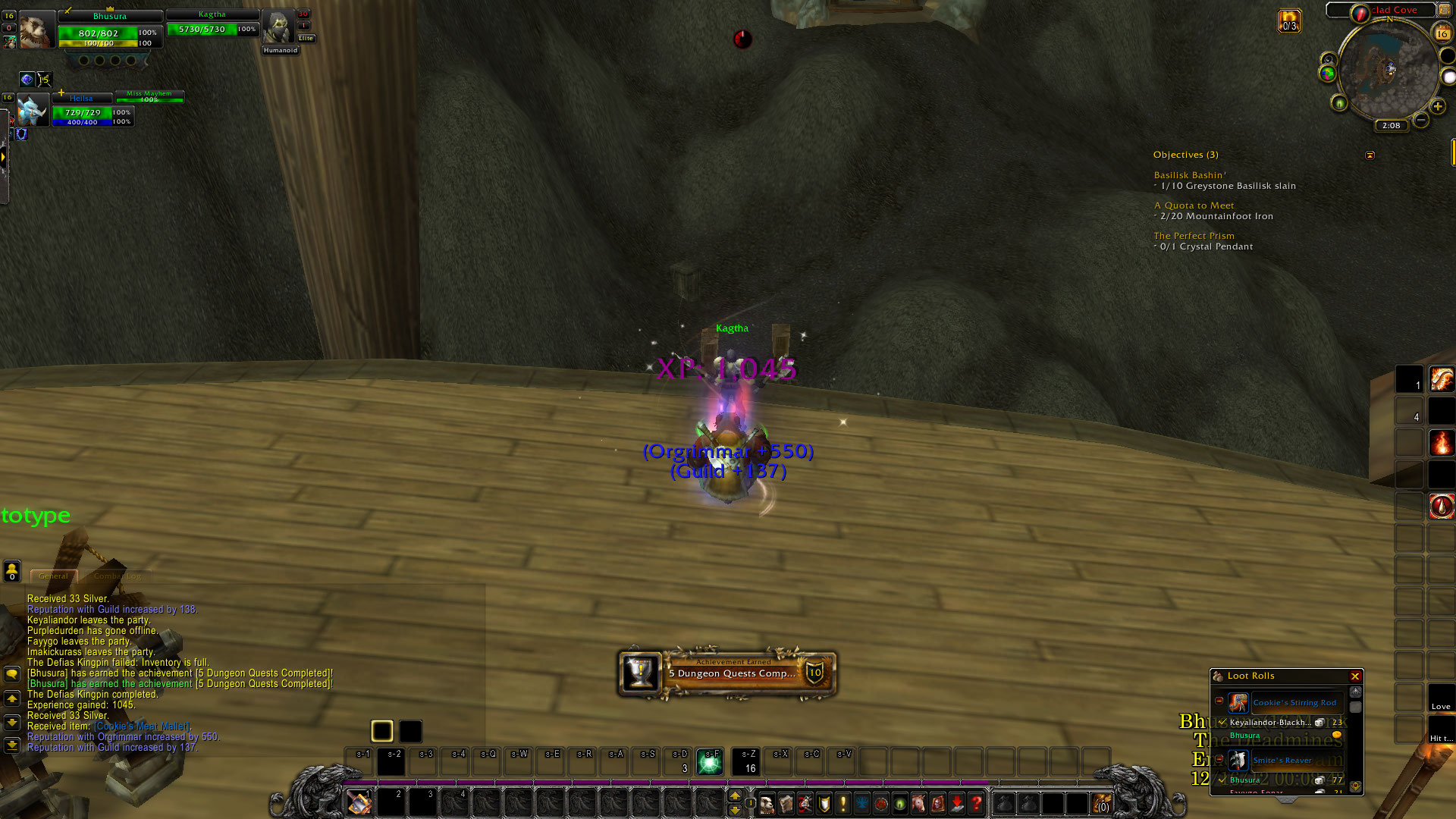Use the hammer item in action slot 1
The height and width of the screenshot is (819, 1456).
[359, 803]
